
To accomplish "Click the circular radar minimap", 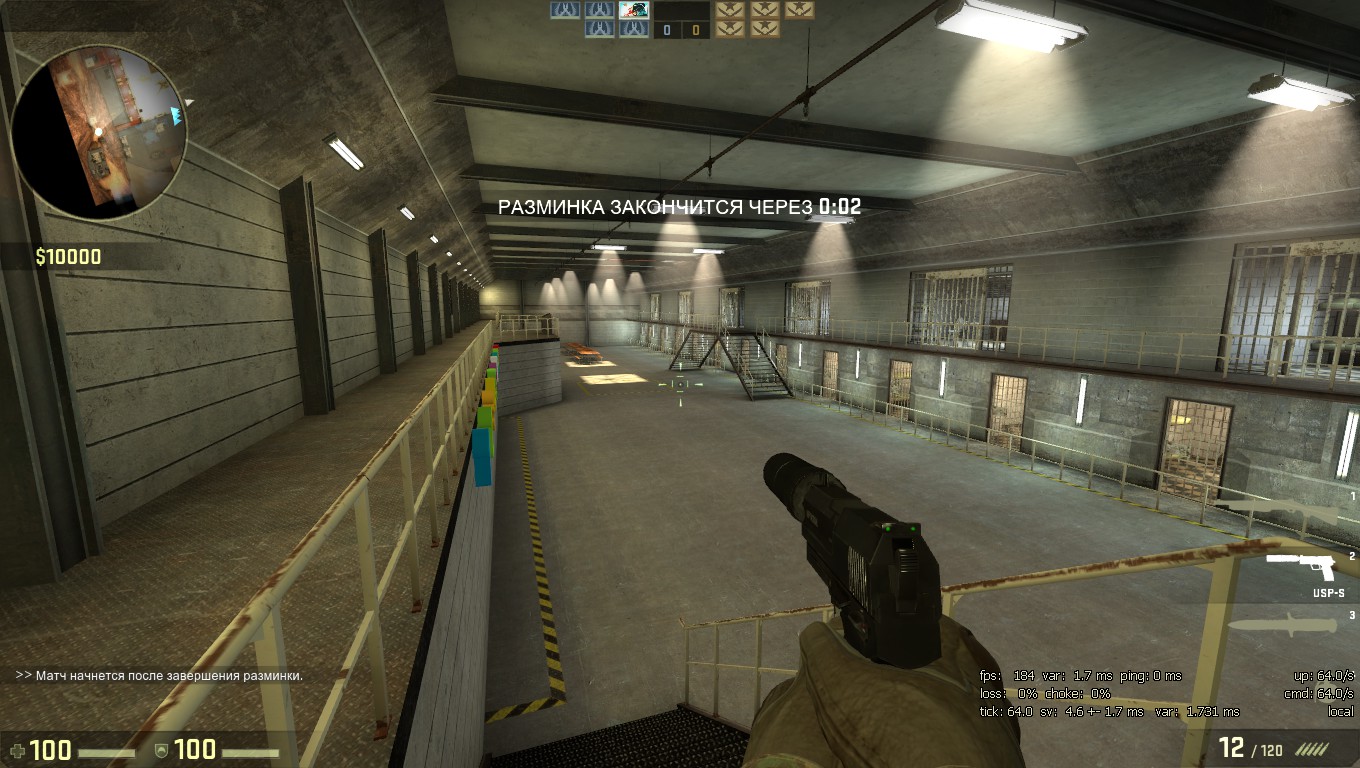I will (x=98, y=131).
